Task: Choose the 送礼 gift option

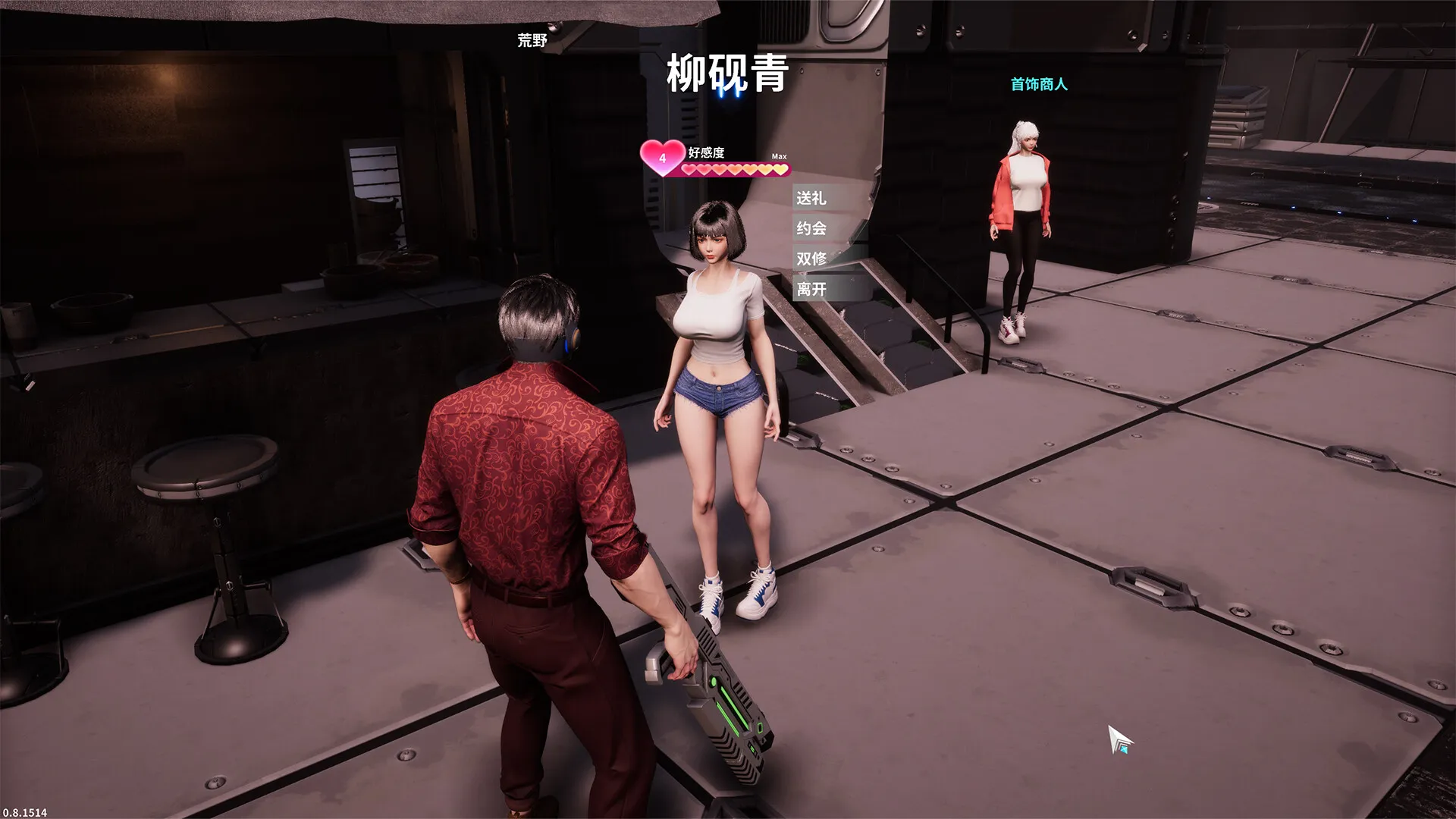Action: pos(811,198)
